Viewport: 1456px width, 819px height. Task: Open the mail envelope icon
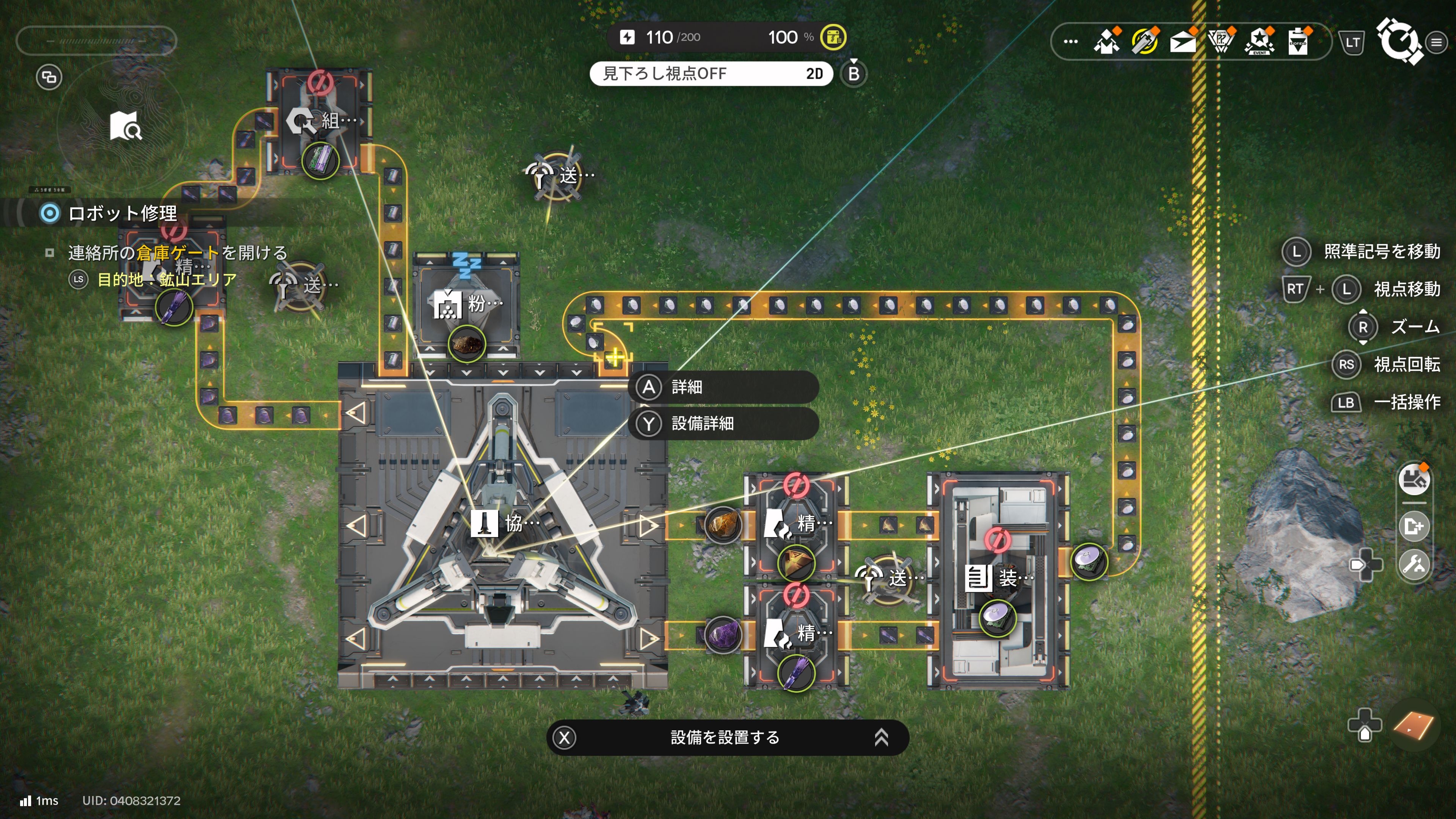point(1183,41)
